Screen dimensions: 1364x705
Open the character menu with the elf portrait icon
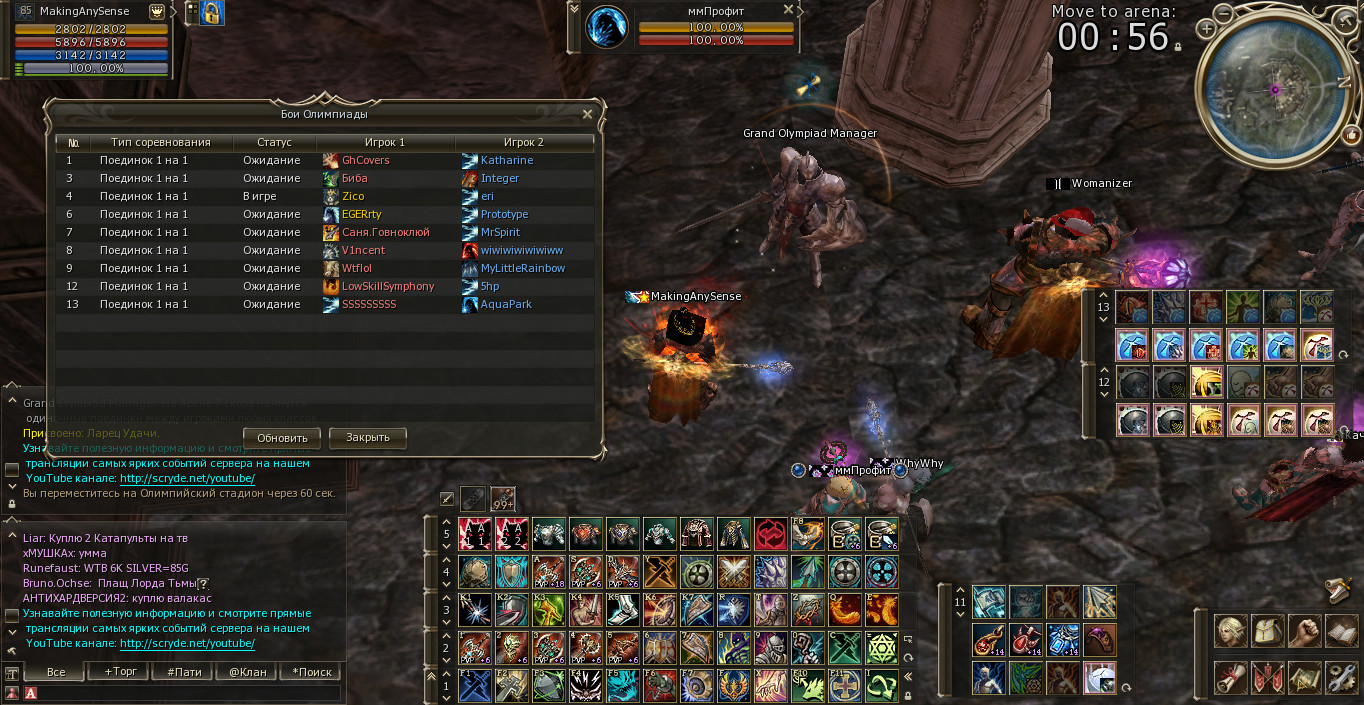pyautogui.click(x=1231, y=631)
